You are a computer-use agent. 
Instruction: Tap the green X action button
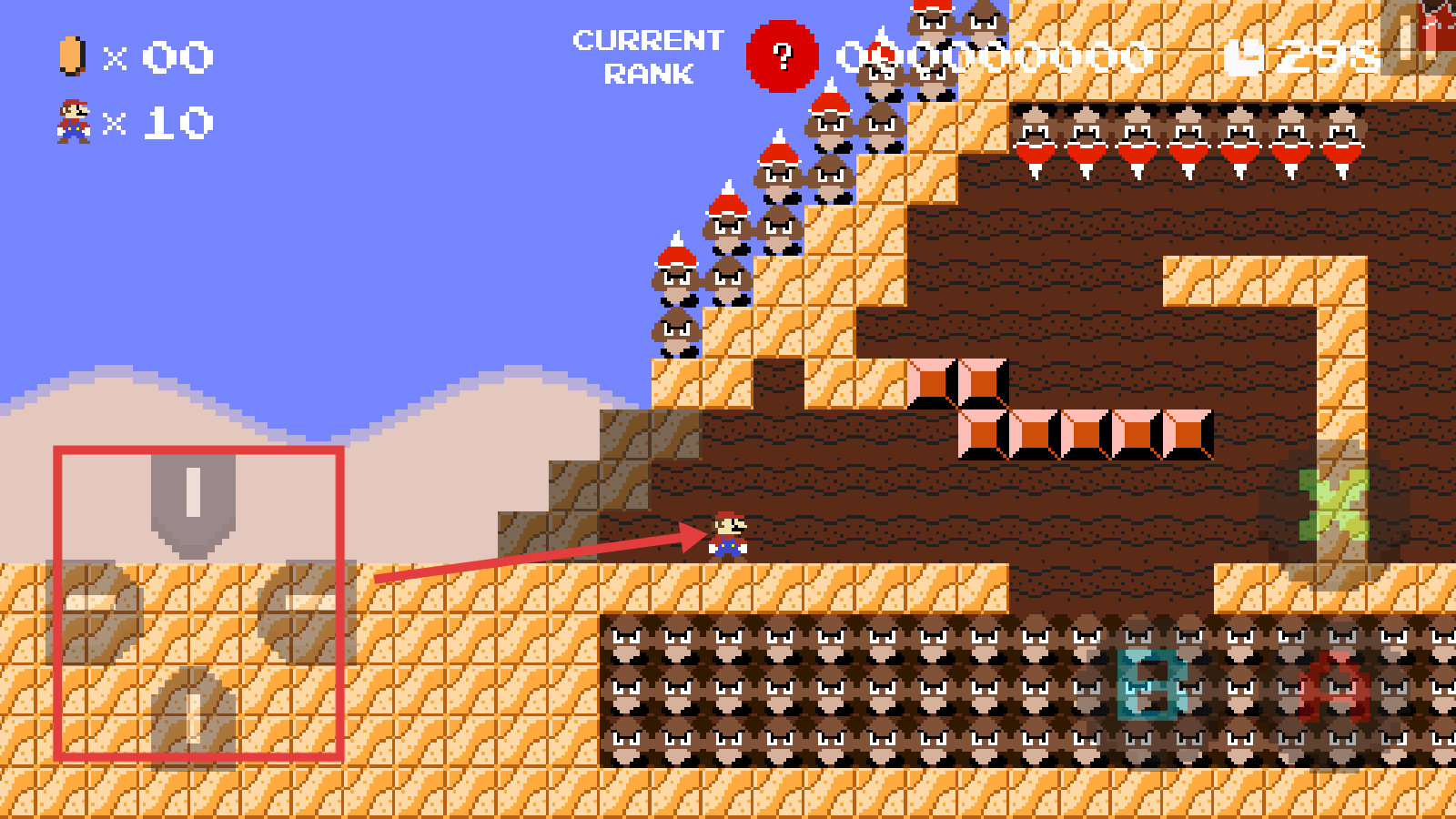pos(1334,506)
